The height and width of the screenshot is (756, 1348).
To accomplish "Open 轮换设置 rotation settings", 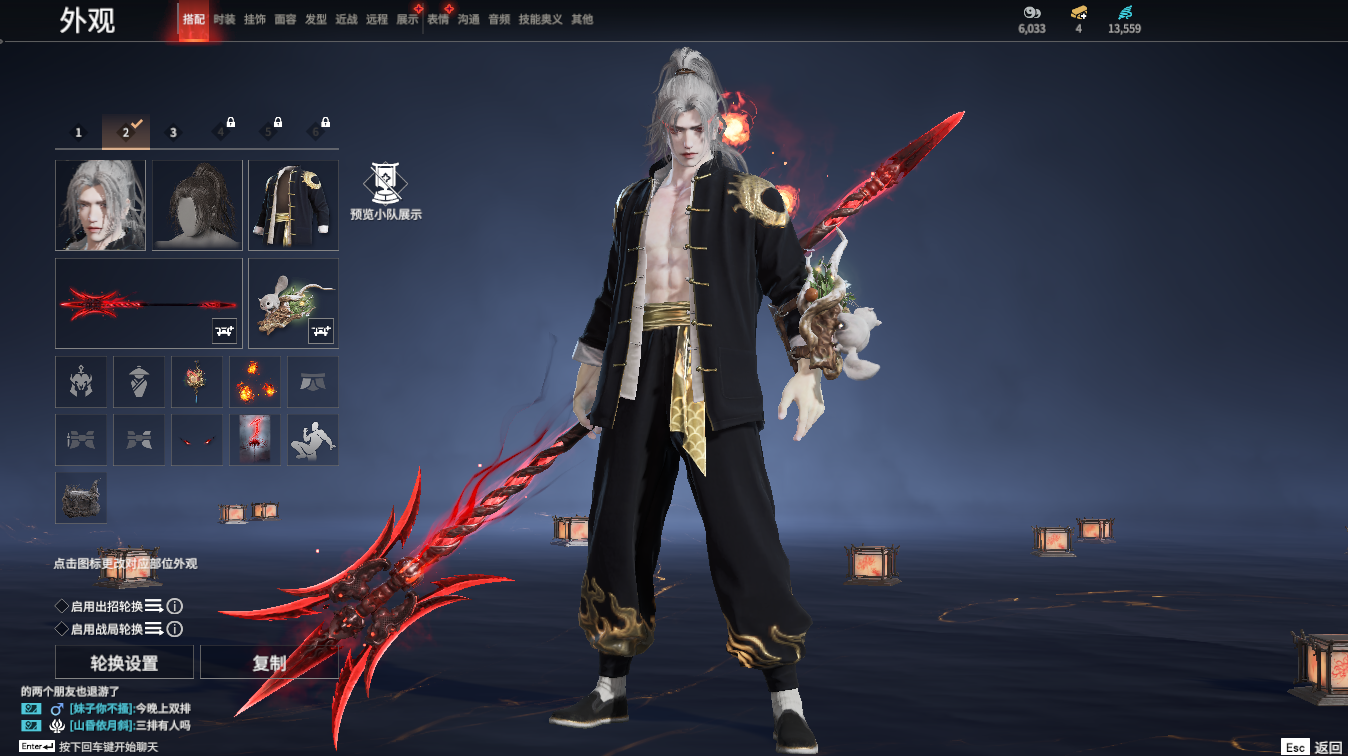I will point(125,663).
